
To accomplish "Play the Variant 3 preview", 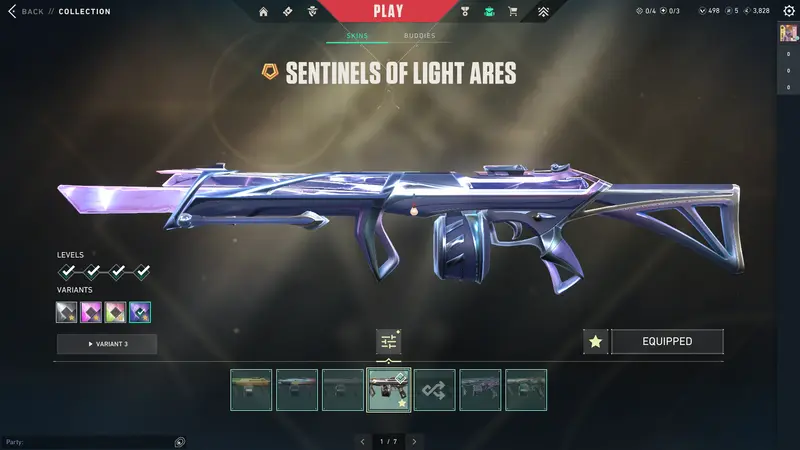I will click(106, 344).
